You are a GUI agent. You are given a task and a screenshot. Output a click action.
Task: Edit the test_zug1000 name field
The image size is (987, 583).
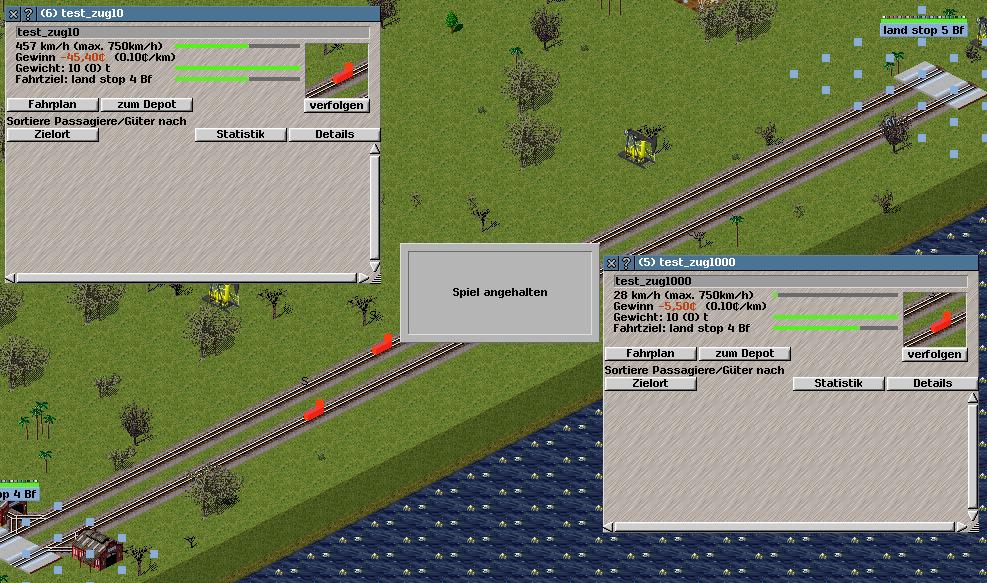790,281
